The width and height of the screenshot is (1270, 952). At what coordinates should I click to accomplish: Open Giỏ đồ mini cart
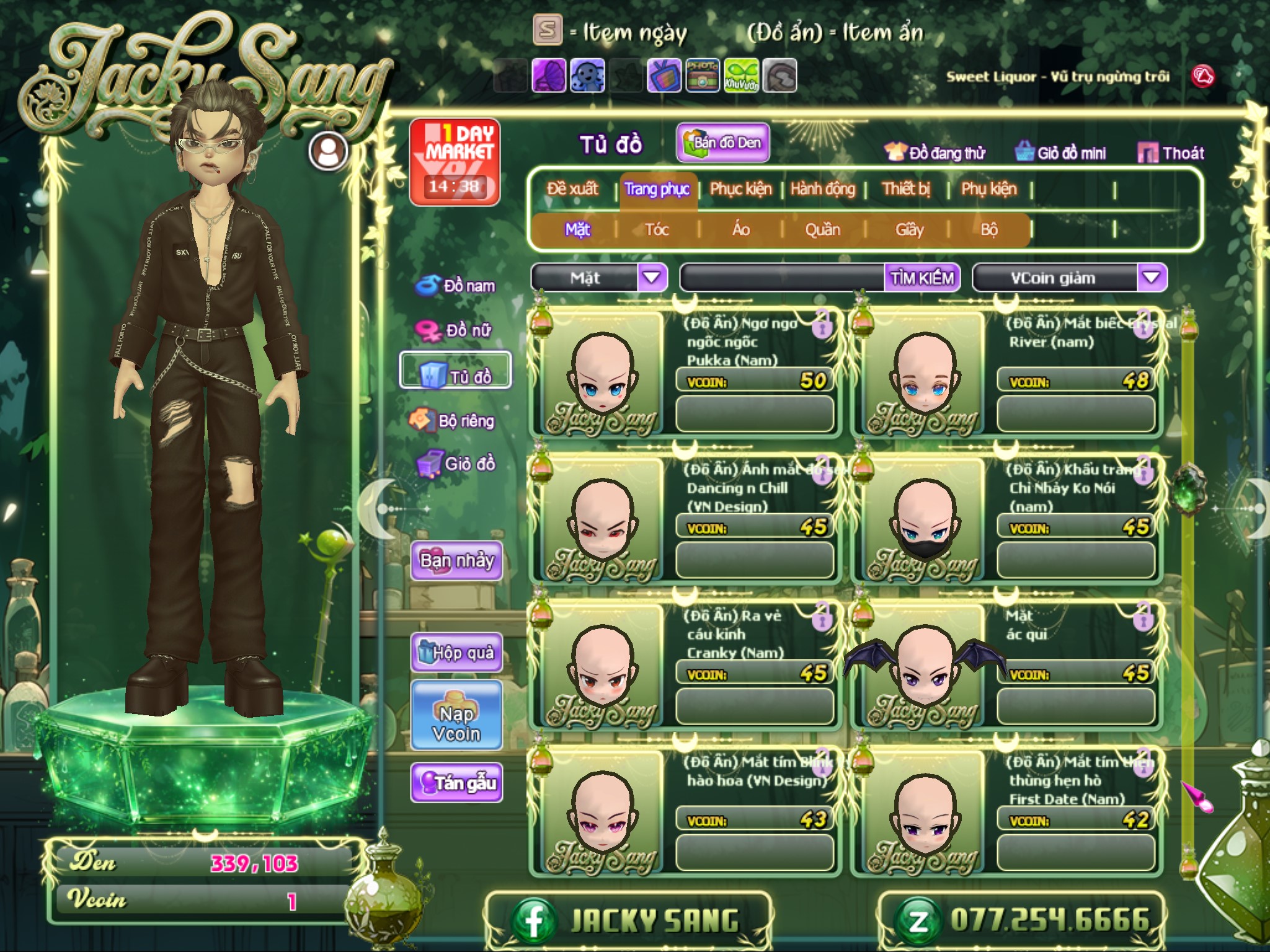pyautogui.click(x=1060, y=153)
